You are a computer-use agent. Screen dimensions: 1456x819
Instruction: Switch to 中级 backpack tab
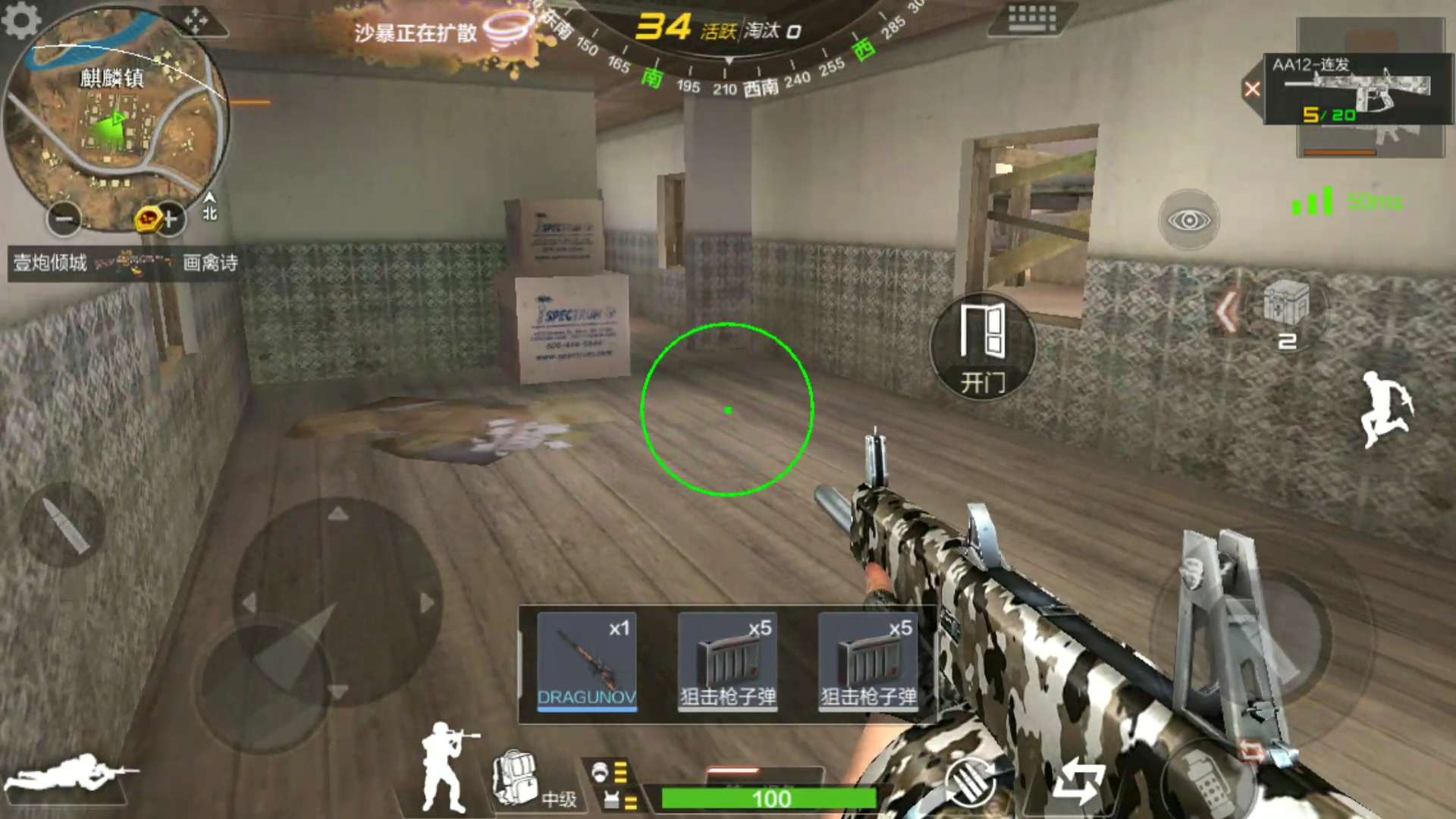[x=559, y=799]
